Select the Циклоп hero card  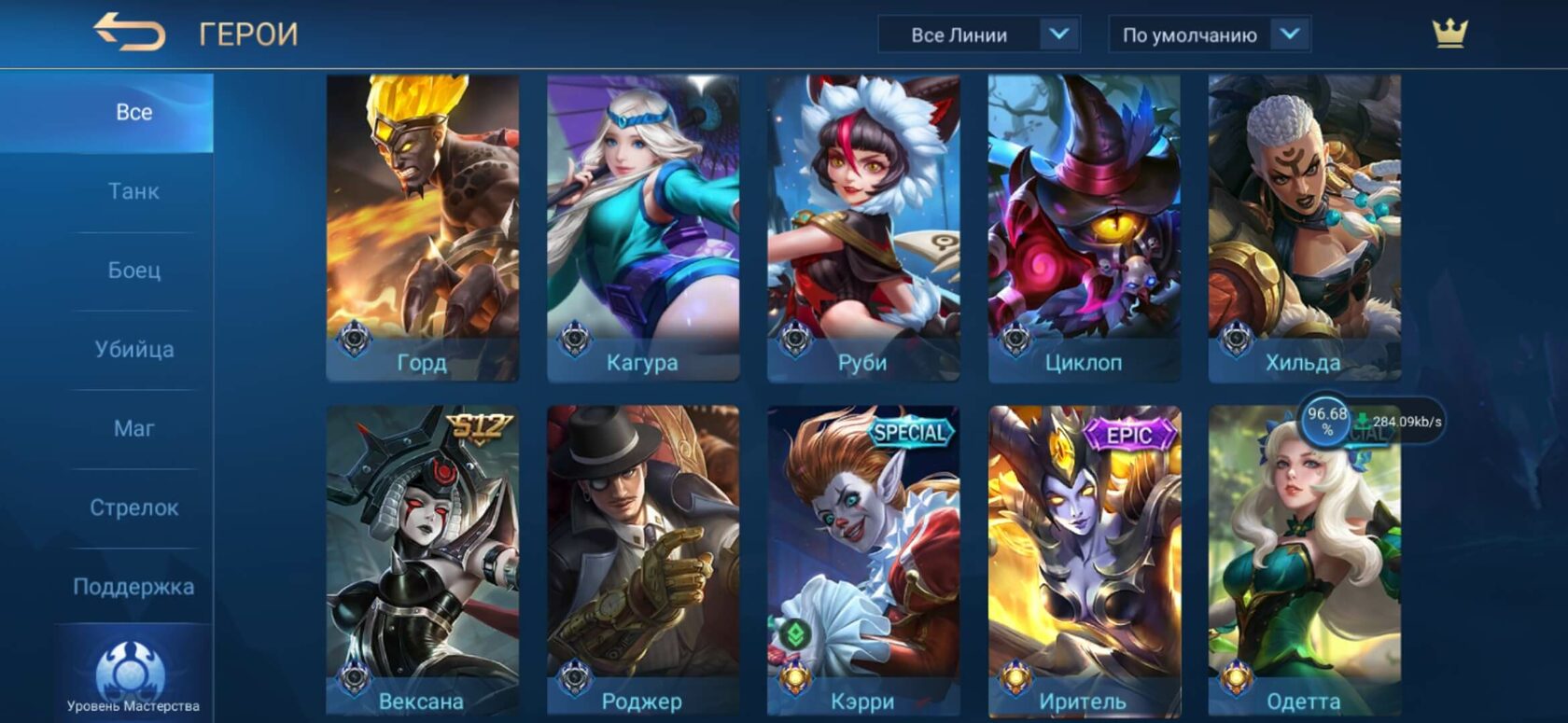(x=1084, y=228)
